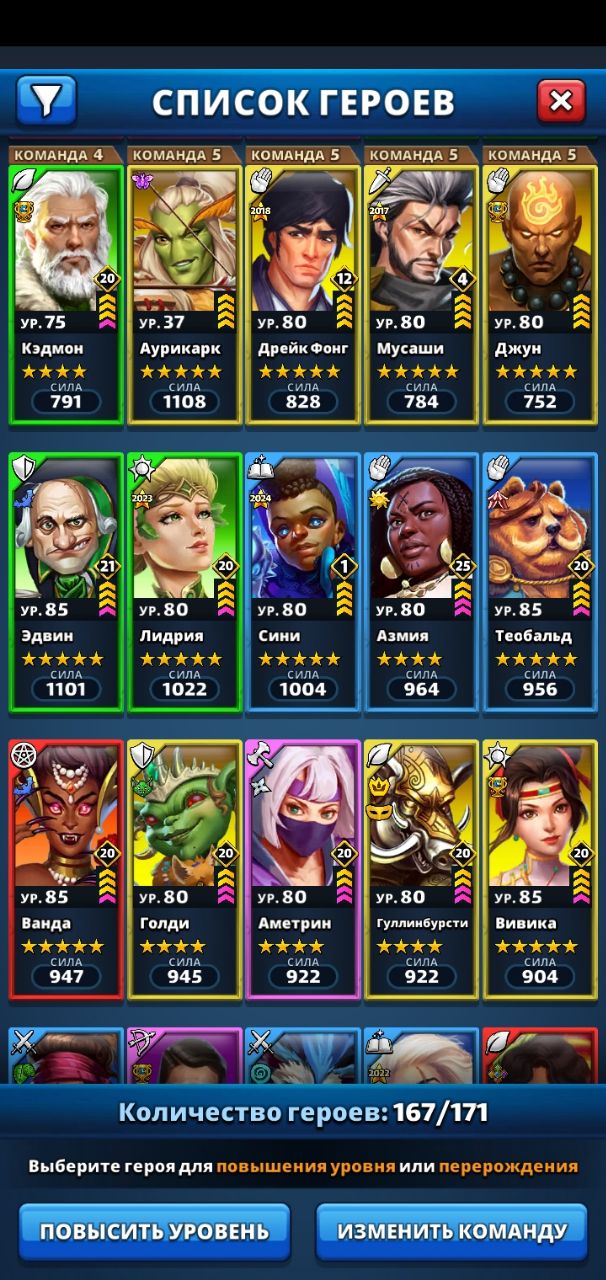
Task: Open the hero filter funnel button
Action: tap(46, 100)
